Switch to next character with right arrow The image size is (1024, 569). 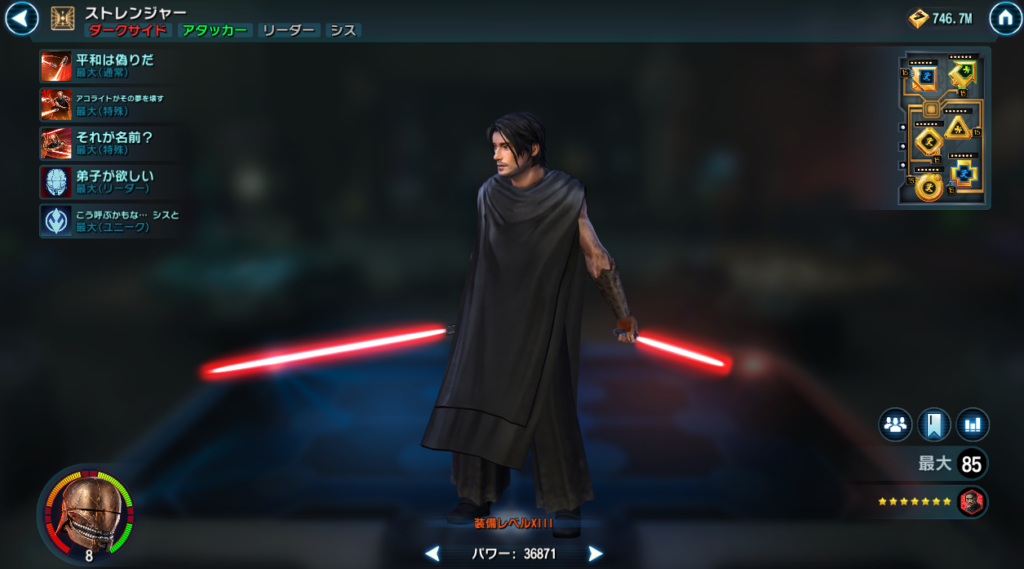(x=595, y=553)
